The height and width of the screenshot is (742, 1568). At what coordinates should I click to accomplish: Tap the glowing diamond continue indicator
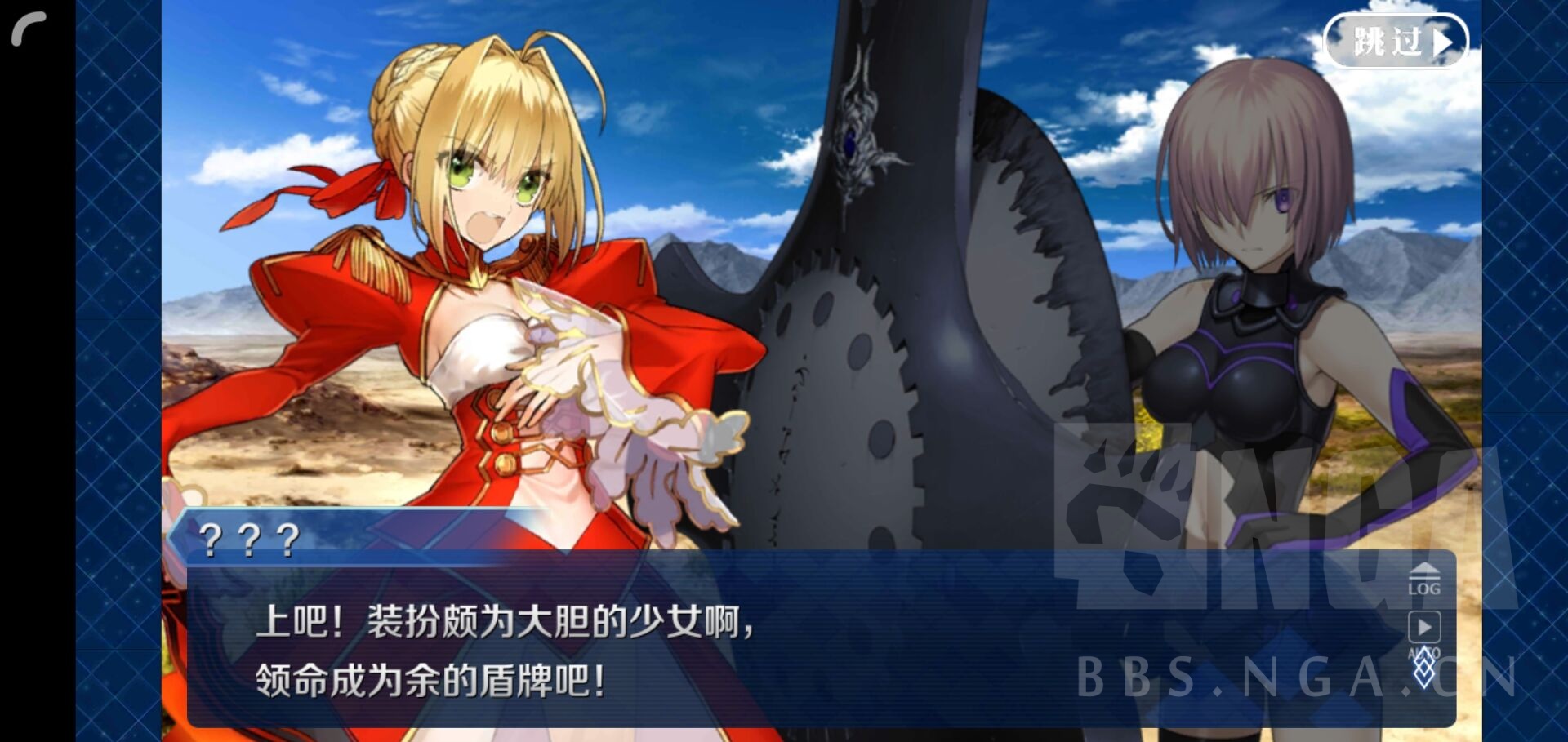point(1424,668)
